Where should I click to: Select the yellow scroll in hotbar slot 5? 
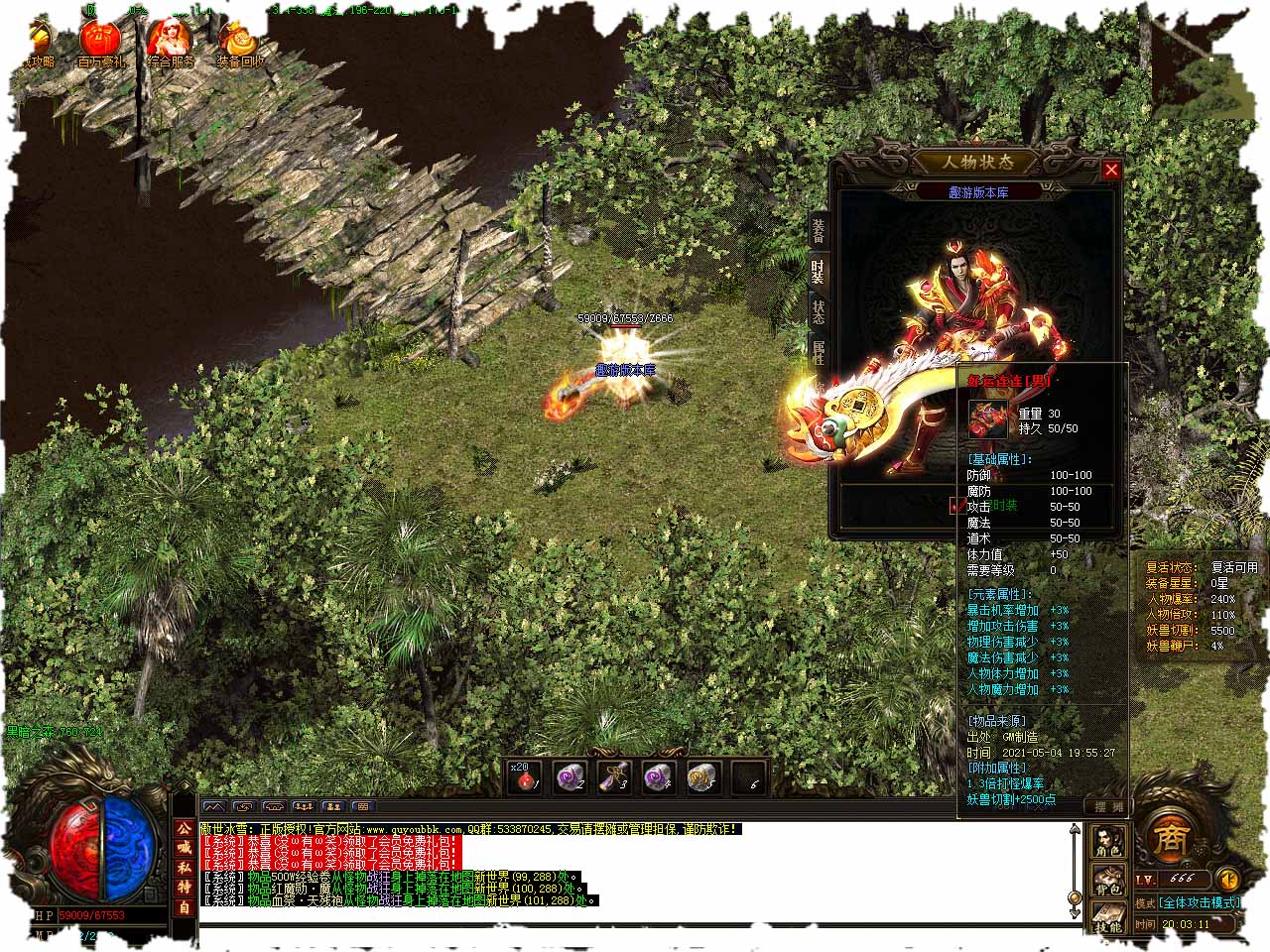pos(702,778)
